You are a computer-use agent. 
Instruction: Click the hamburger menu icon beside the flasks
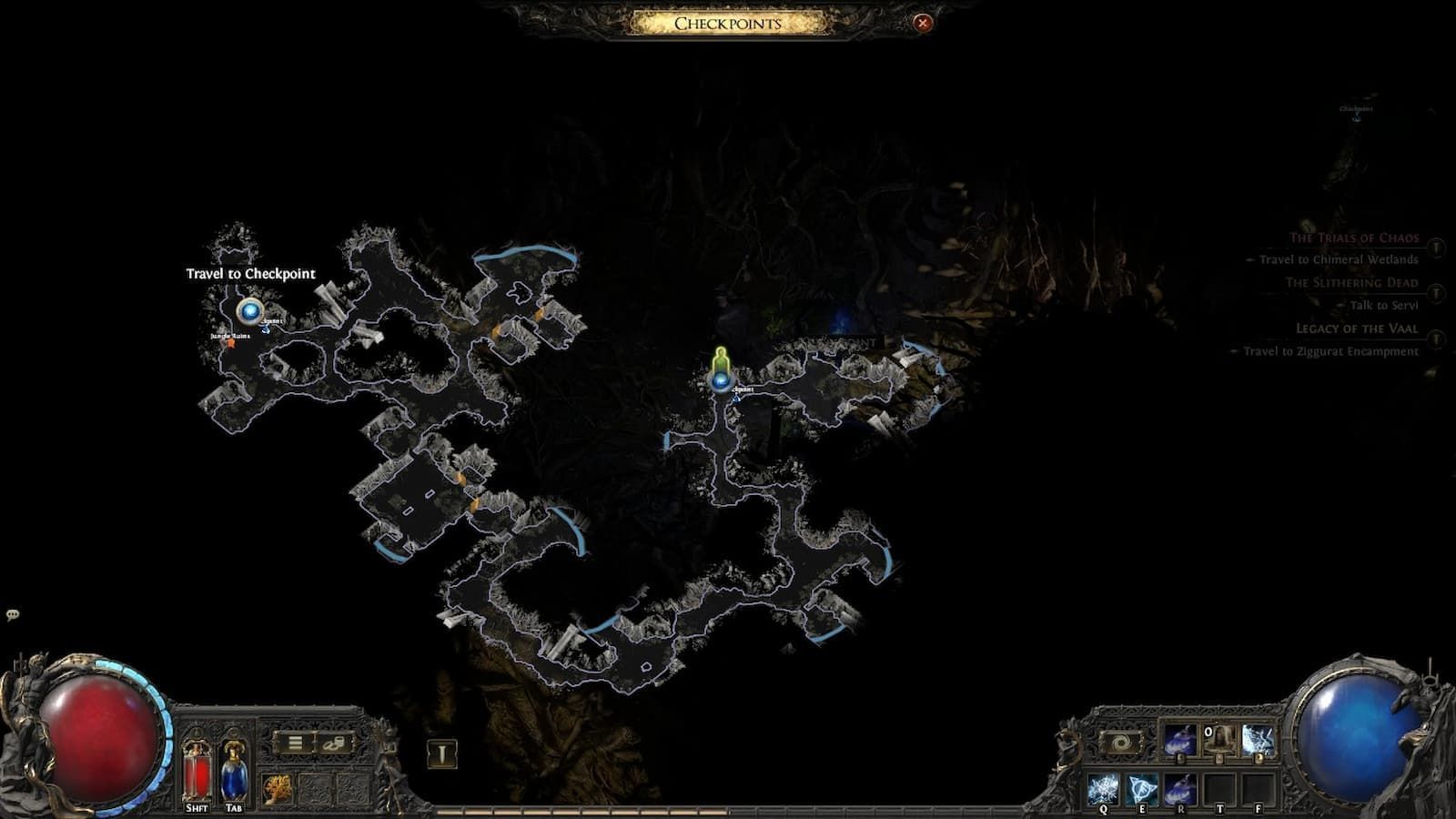coord(295,743)
